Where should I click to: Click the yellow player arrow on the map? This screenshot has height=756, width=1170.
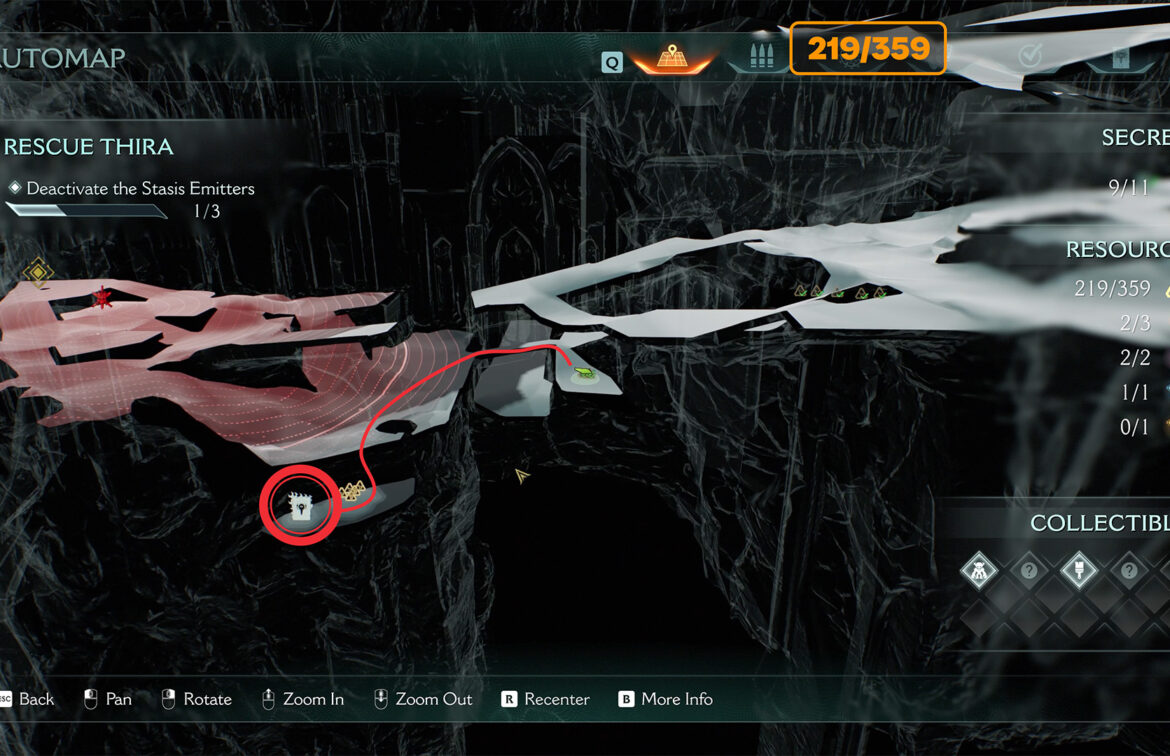pos(521,475)
